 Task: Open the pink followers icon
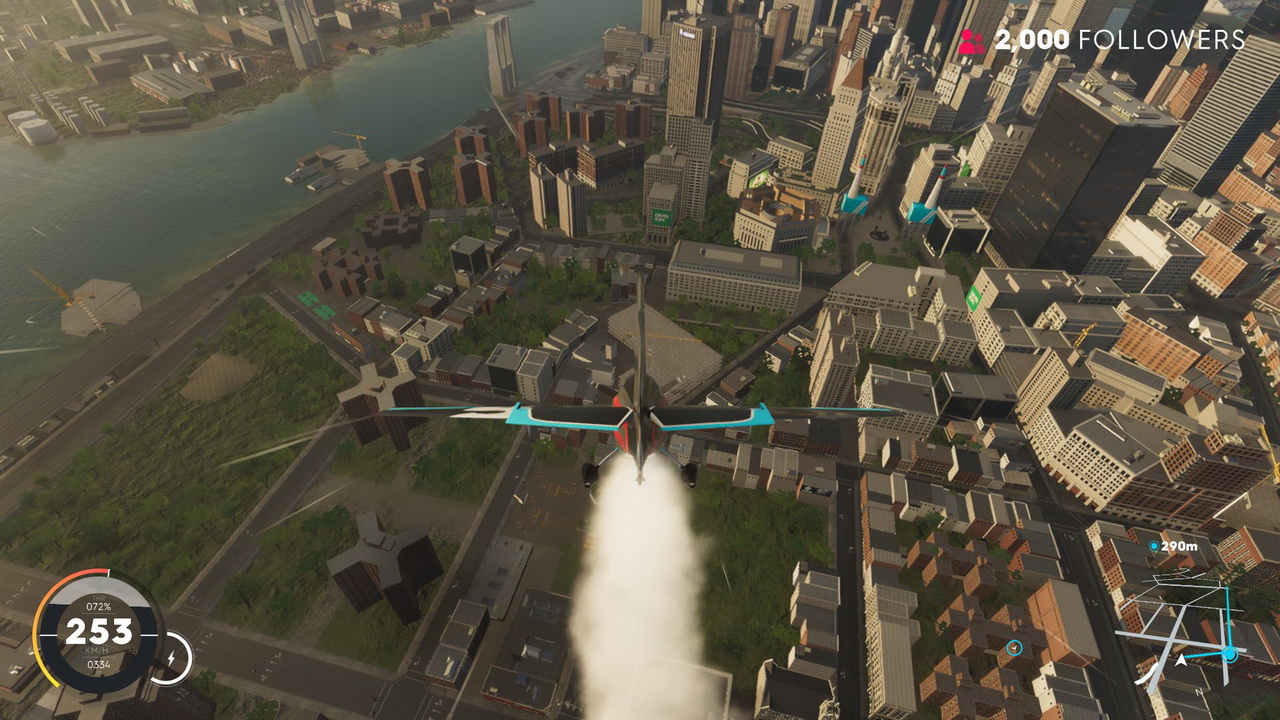pyautogui.click(x=971, y=41)
